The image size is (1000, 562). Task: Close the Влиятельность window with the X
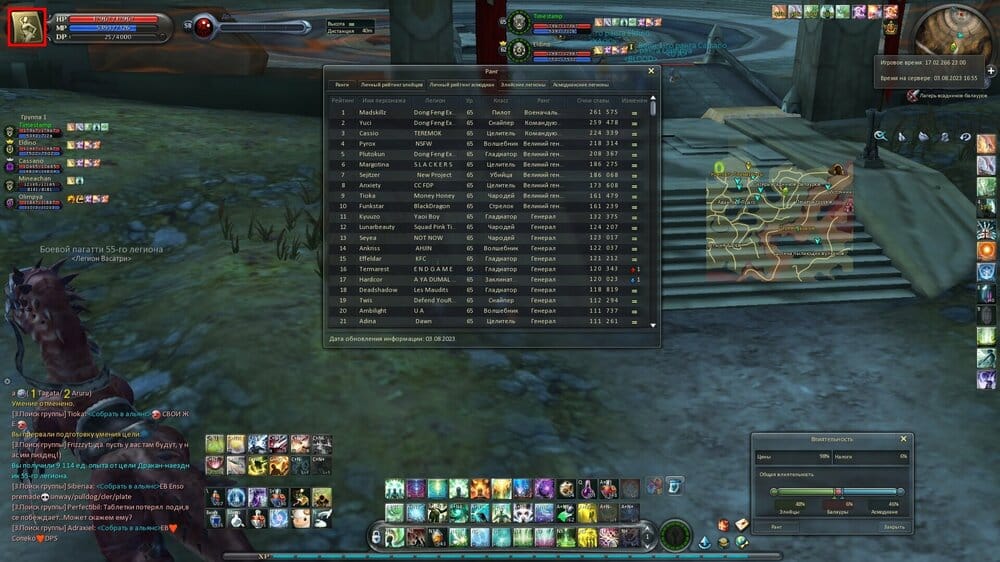(903, 439)
